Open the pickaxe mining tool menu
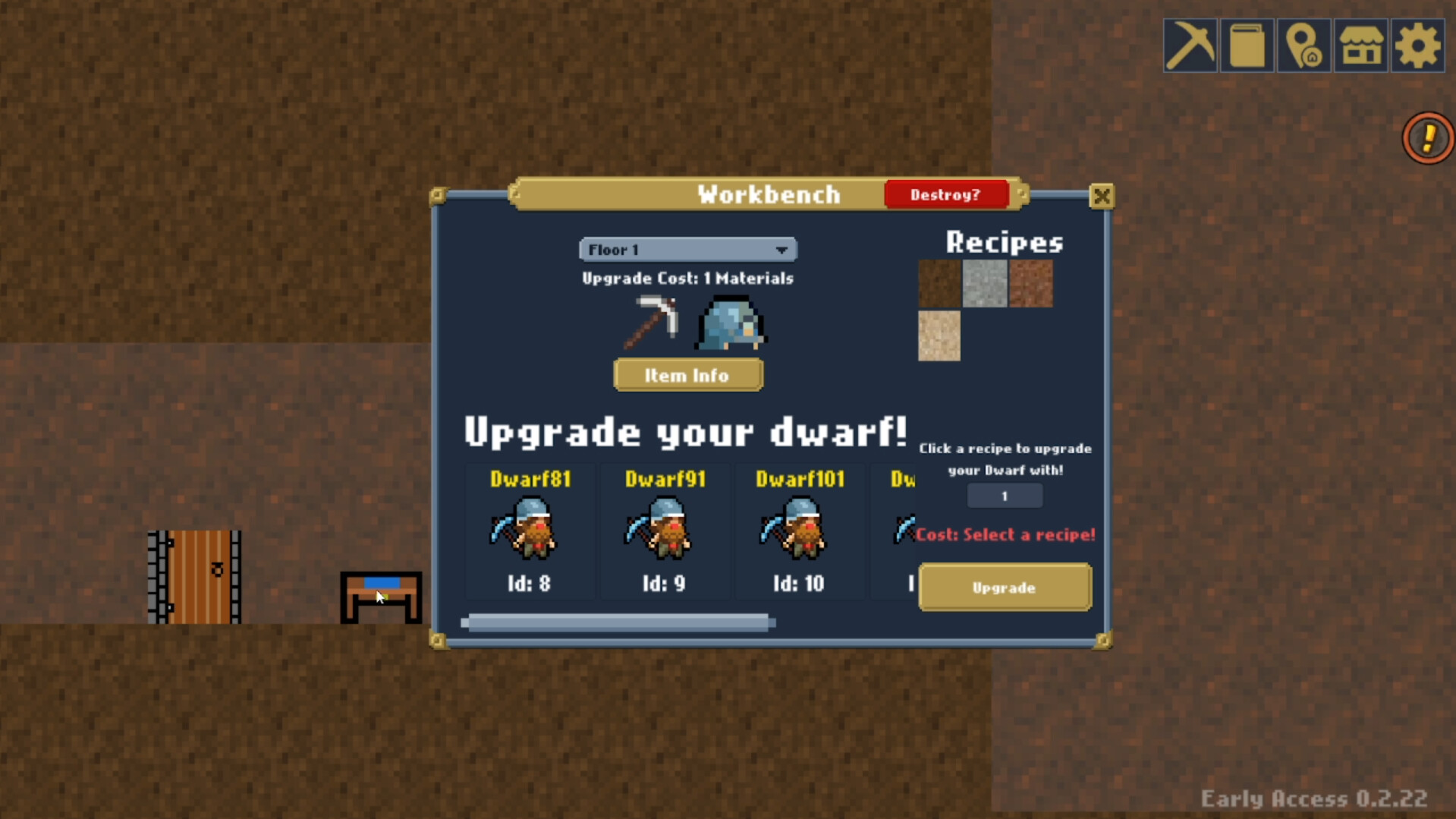1456x819 pixels. click(x=1191, y=46)
